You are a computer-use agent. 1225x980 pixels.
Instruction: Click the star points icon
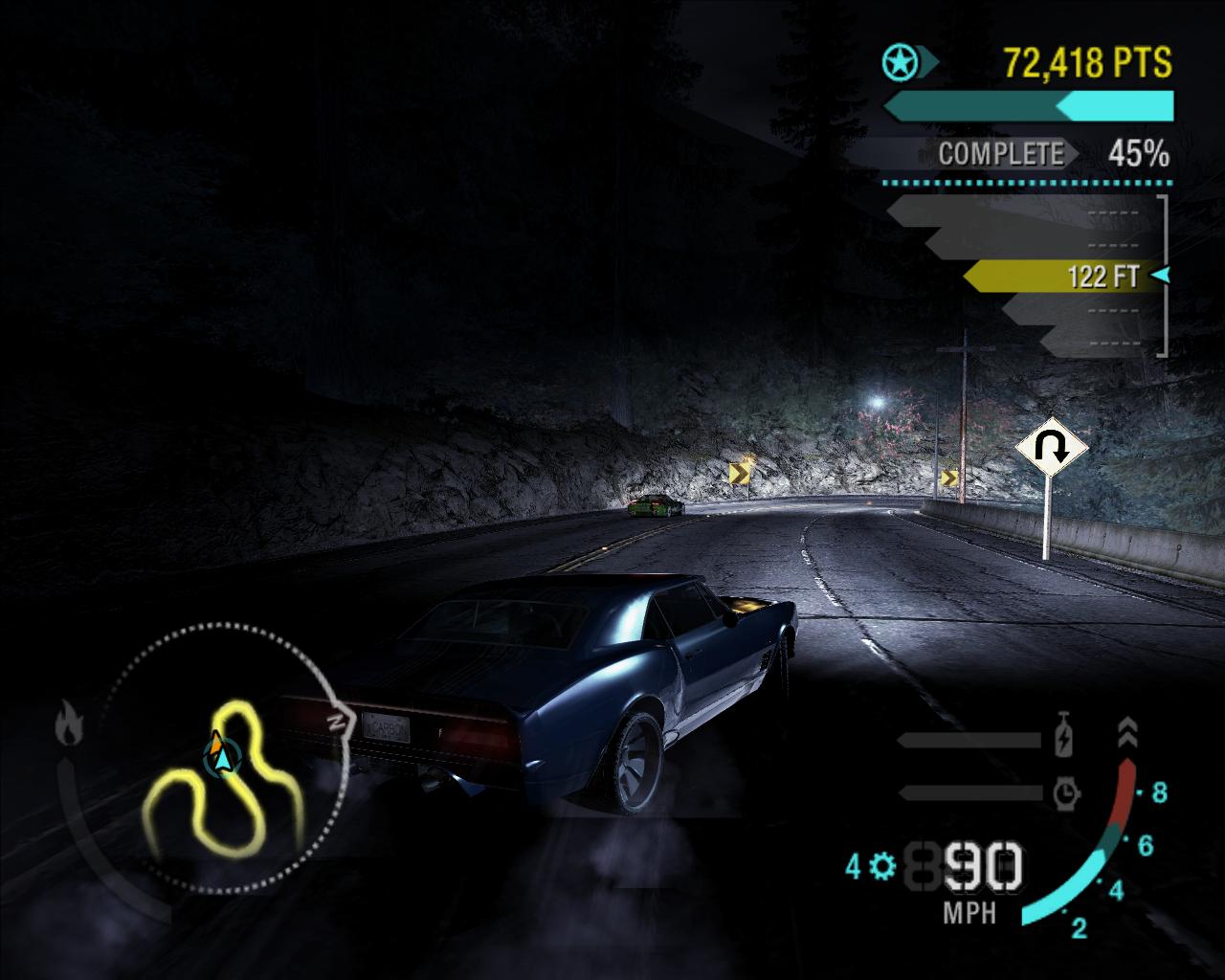(x=900, y=63)
